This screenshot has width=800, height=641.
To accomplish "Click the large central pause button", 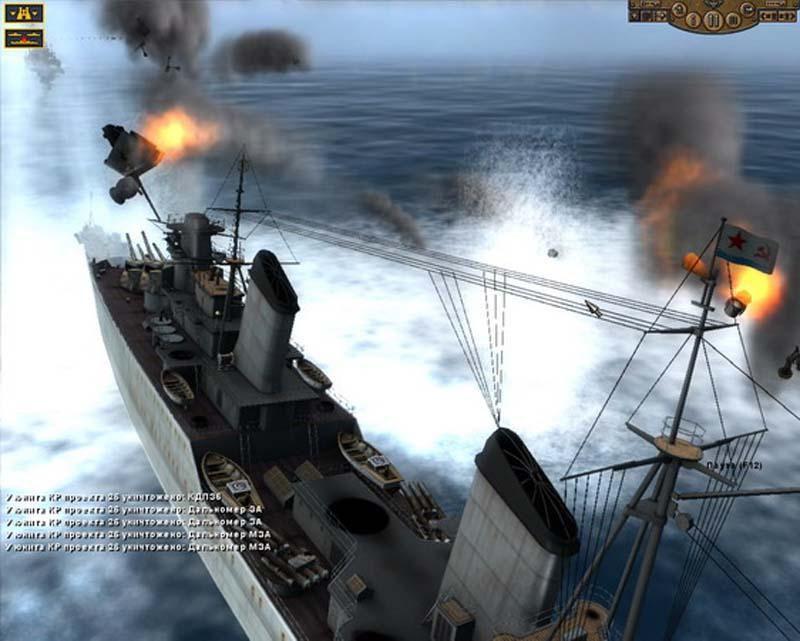I will click(713, 19).
